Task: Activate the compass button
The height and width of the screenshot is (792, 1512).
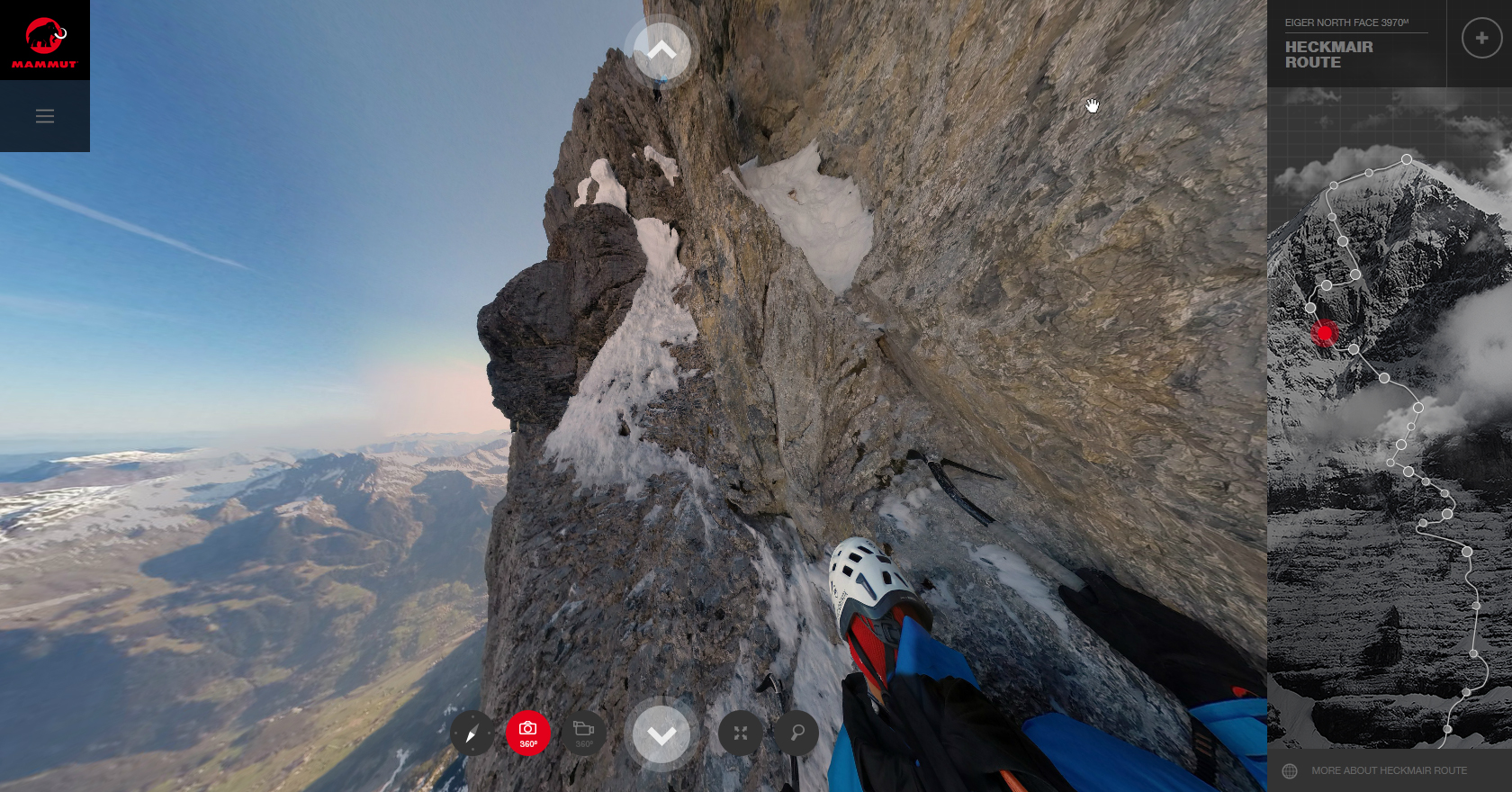Action: (472, 733)
